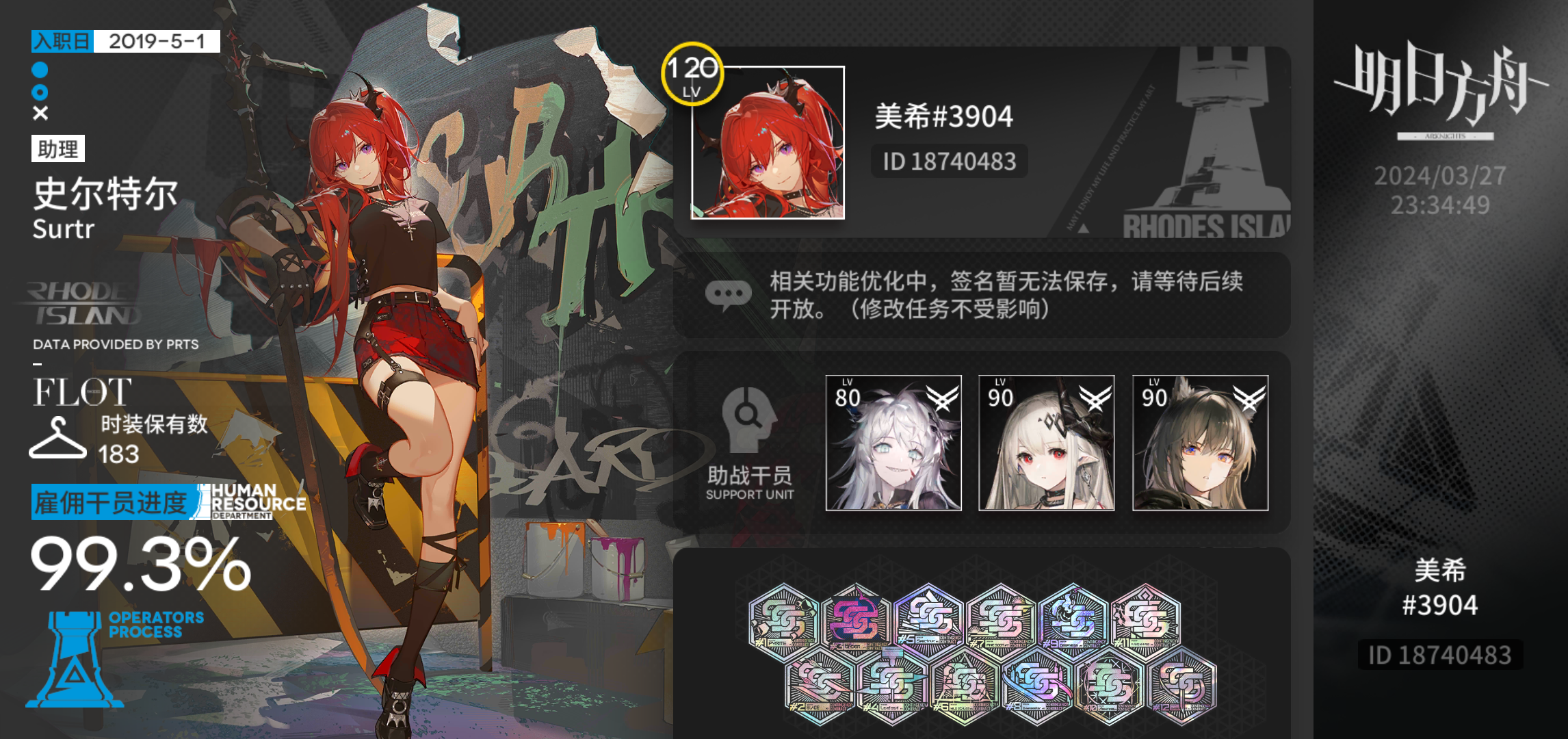This screenshot has height=739, width=1568.
Task: Click the ID 18740483 field
Action: [x=951, y=161]
